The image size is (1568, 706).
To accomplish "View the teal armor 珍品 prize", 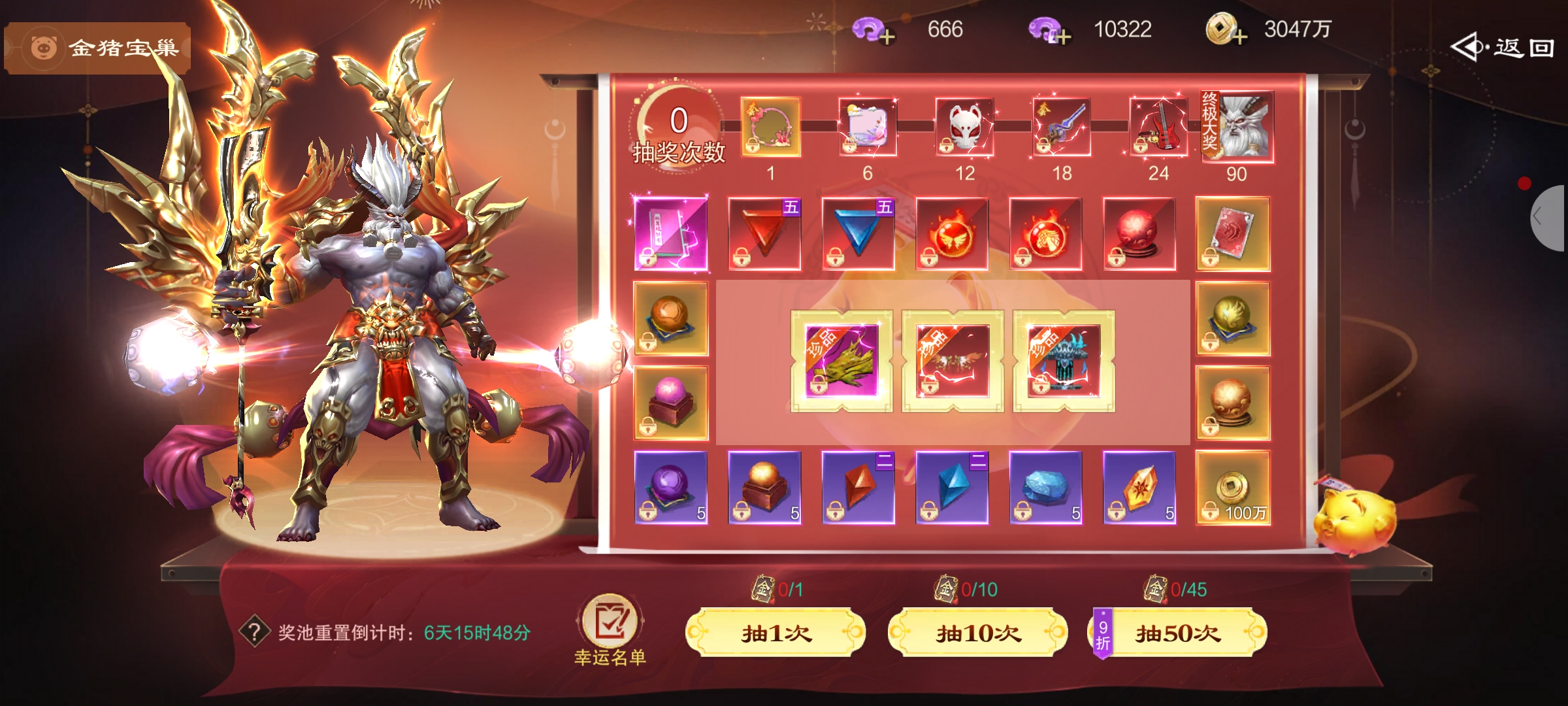I will coord(1064,361).
